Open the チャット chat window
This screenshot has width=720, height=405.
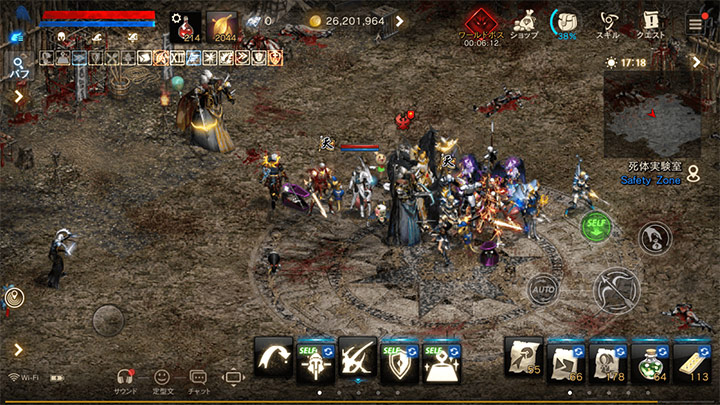[x=198, y=380]
